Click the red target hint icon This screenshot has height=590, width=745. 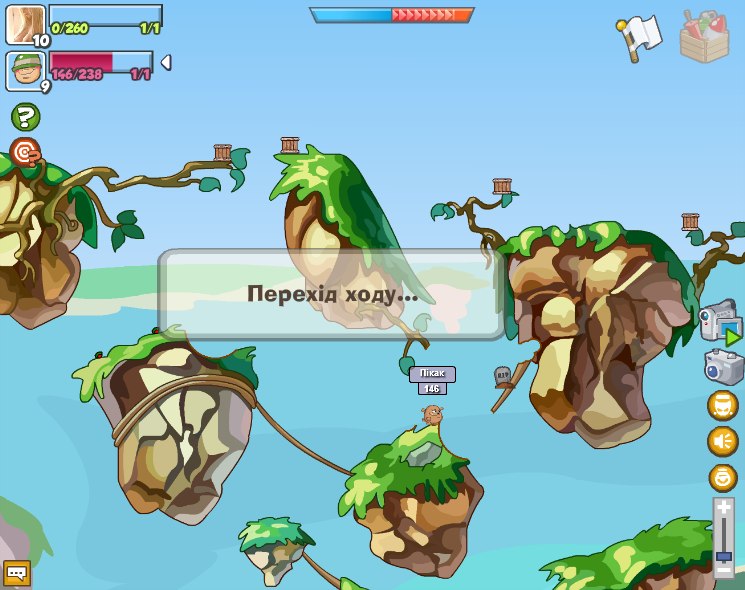click(x=25, y=152)
